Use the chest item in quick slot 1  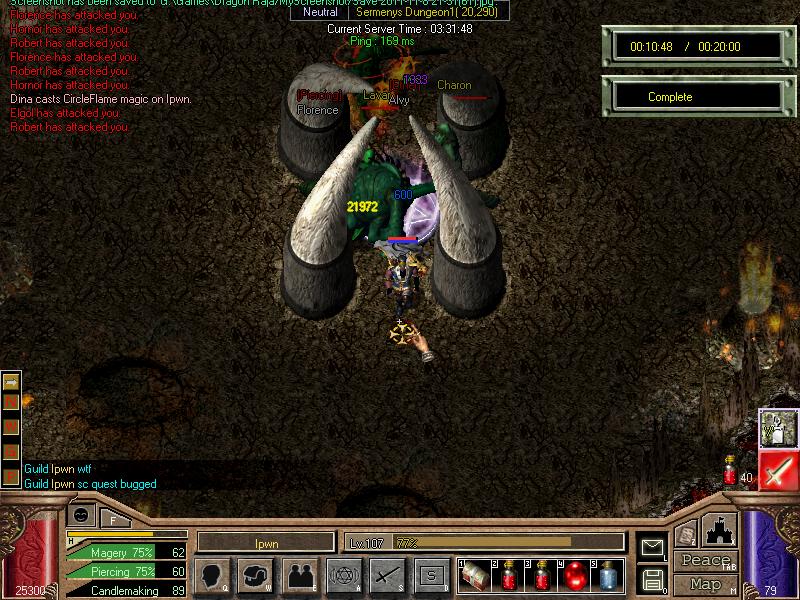click(x=474, y=575)
